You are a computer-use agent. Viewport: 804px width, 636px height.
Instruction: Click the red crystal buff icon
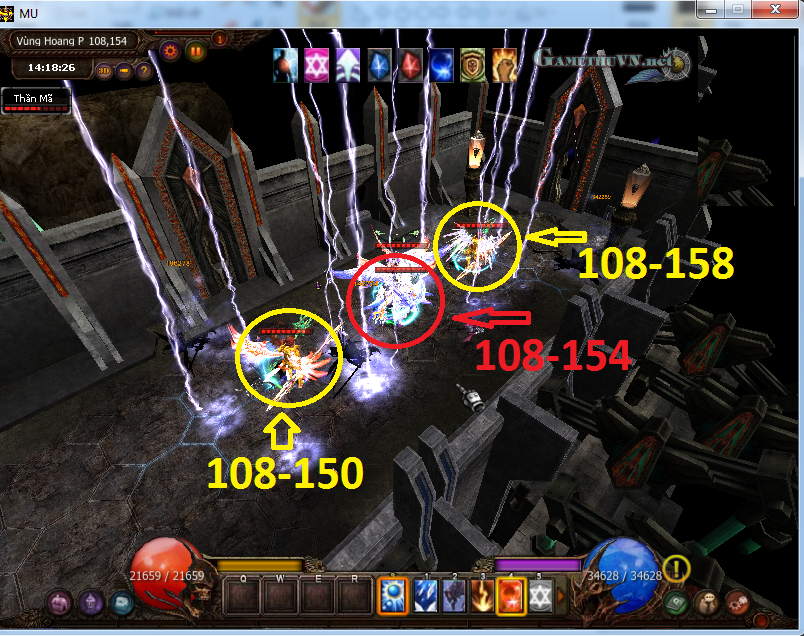coord(411,63)
